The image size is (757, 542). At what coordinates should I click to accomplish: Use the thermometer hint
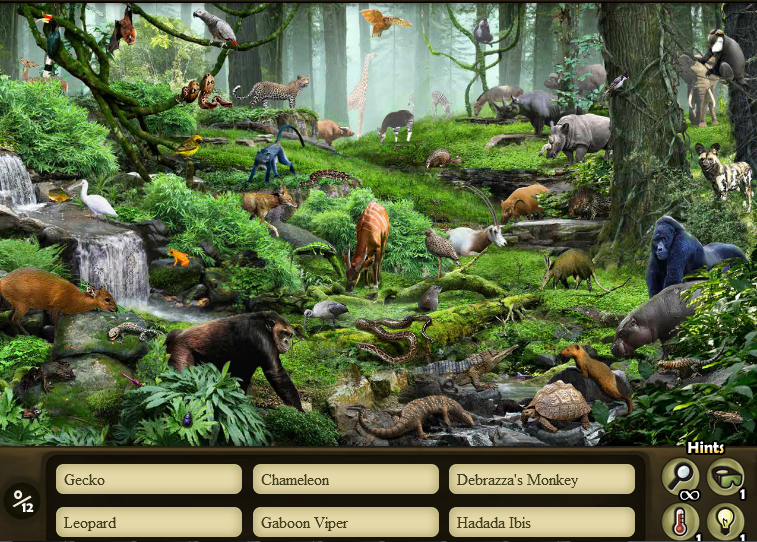tap(680, 521)
